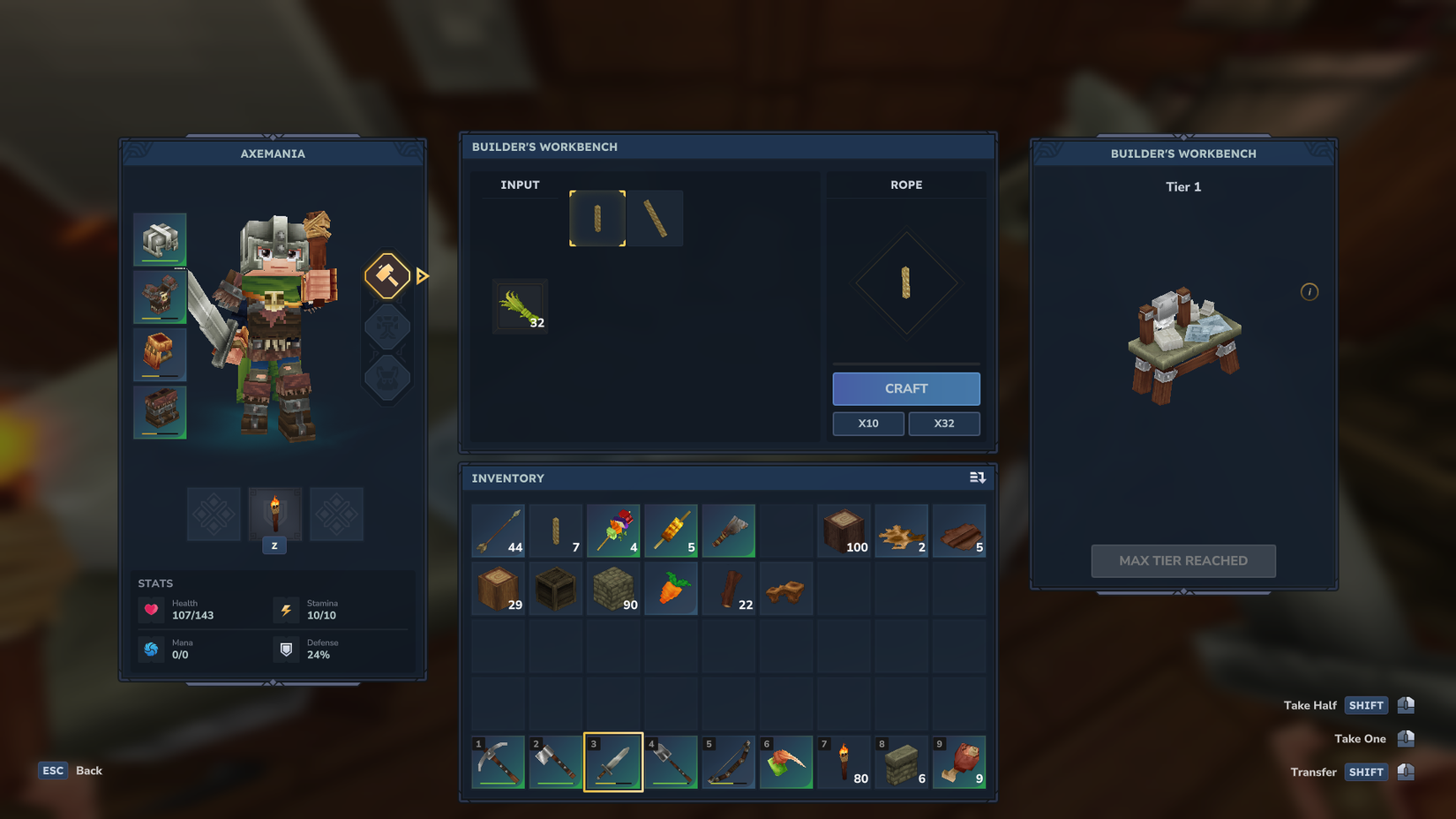Click the X32 craft quantity button
The image size is (1456, 819).
pos(943,424)
